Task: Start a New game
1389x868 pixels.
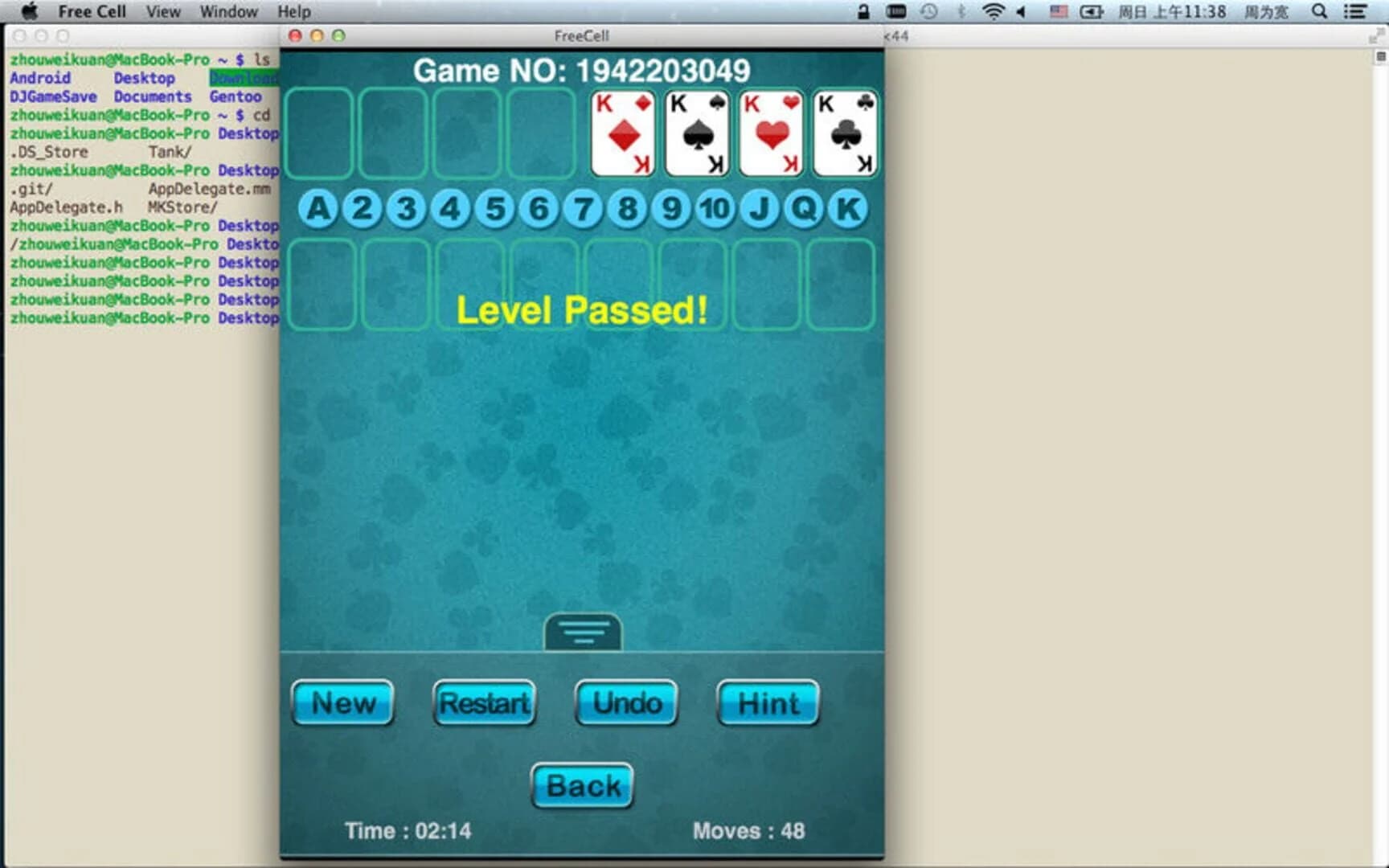Action: [x=342, y=702]
